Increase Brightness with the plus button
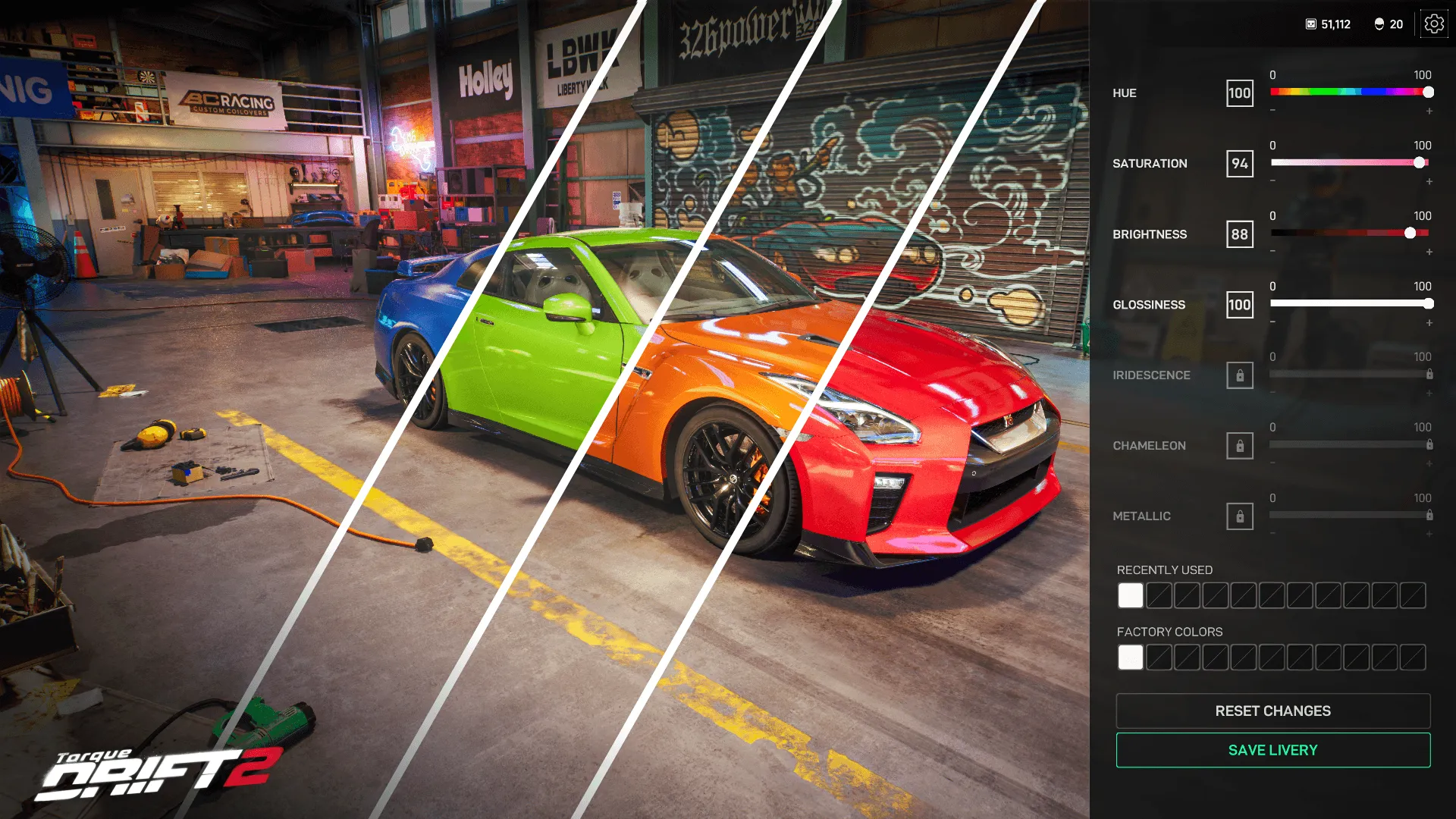1456x819 pixels. point(1429,253)
